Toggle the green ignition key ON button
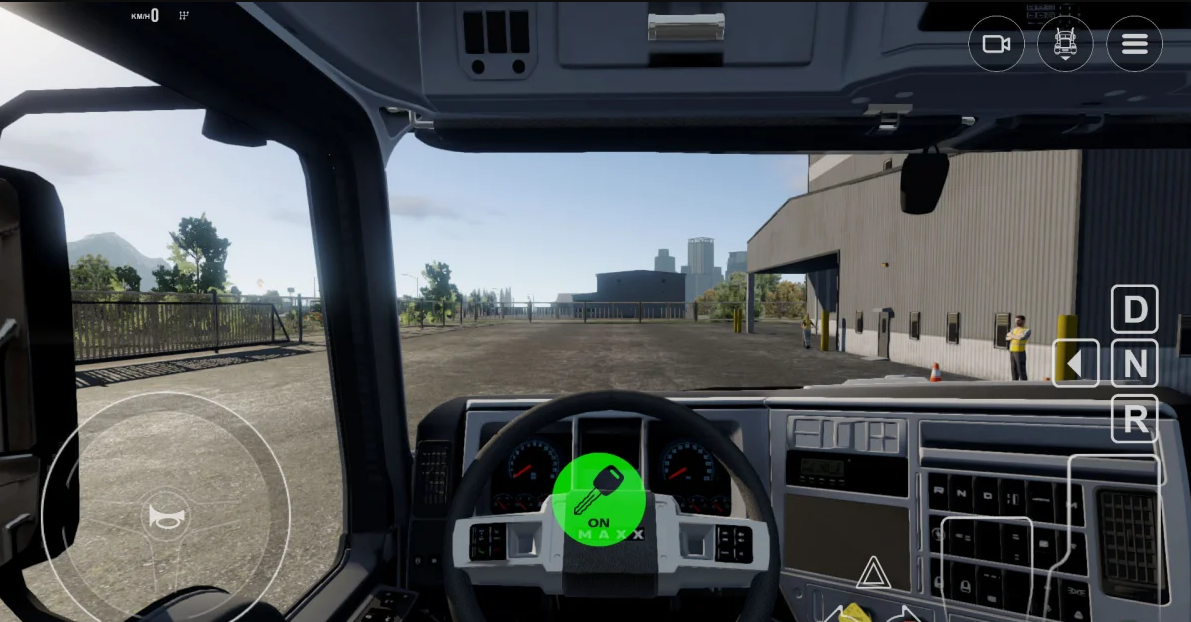 [x=599, y=499]
